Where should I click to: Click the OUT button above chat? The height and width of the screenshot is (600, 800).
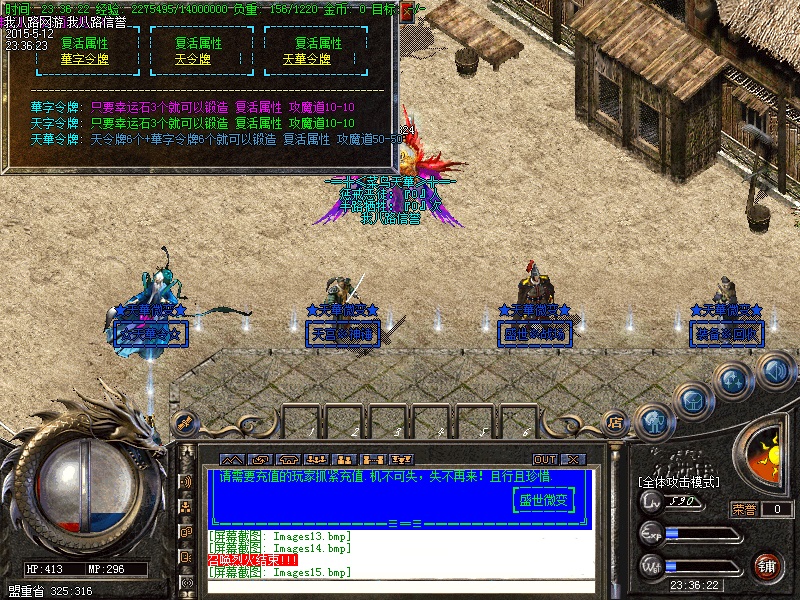pyautogui.click(x=545, y=459)
